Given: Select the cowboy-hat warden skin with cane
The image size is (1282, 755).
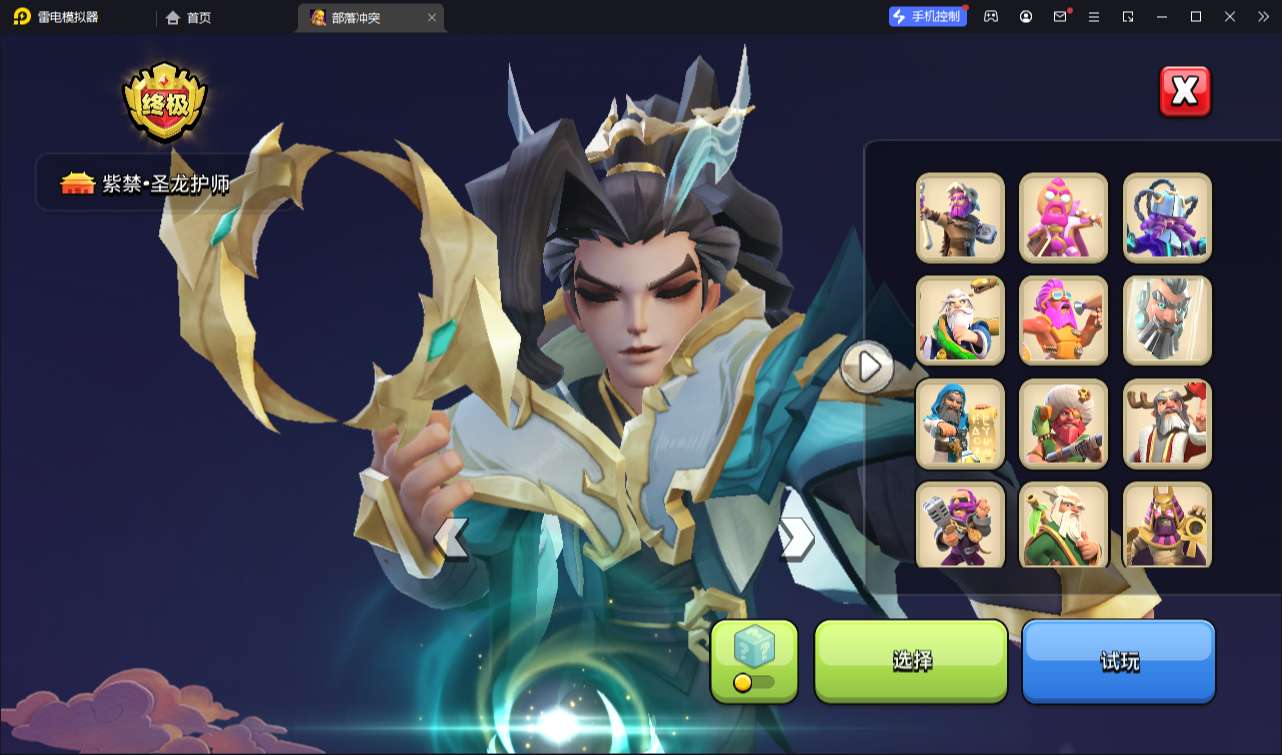Looking at the screenshot, I should [960, 218].
